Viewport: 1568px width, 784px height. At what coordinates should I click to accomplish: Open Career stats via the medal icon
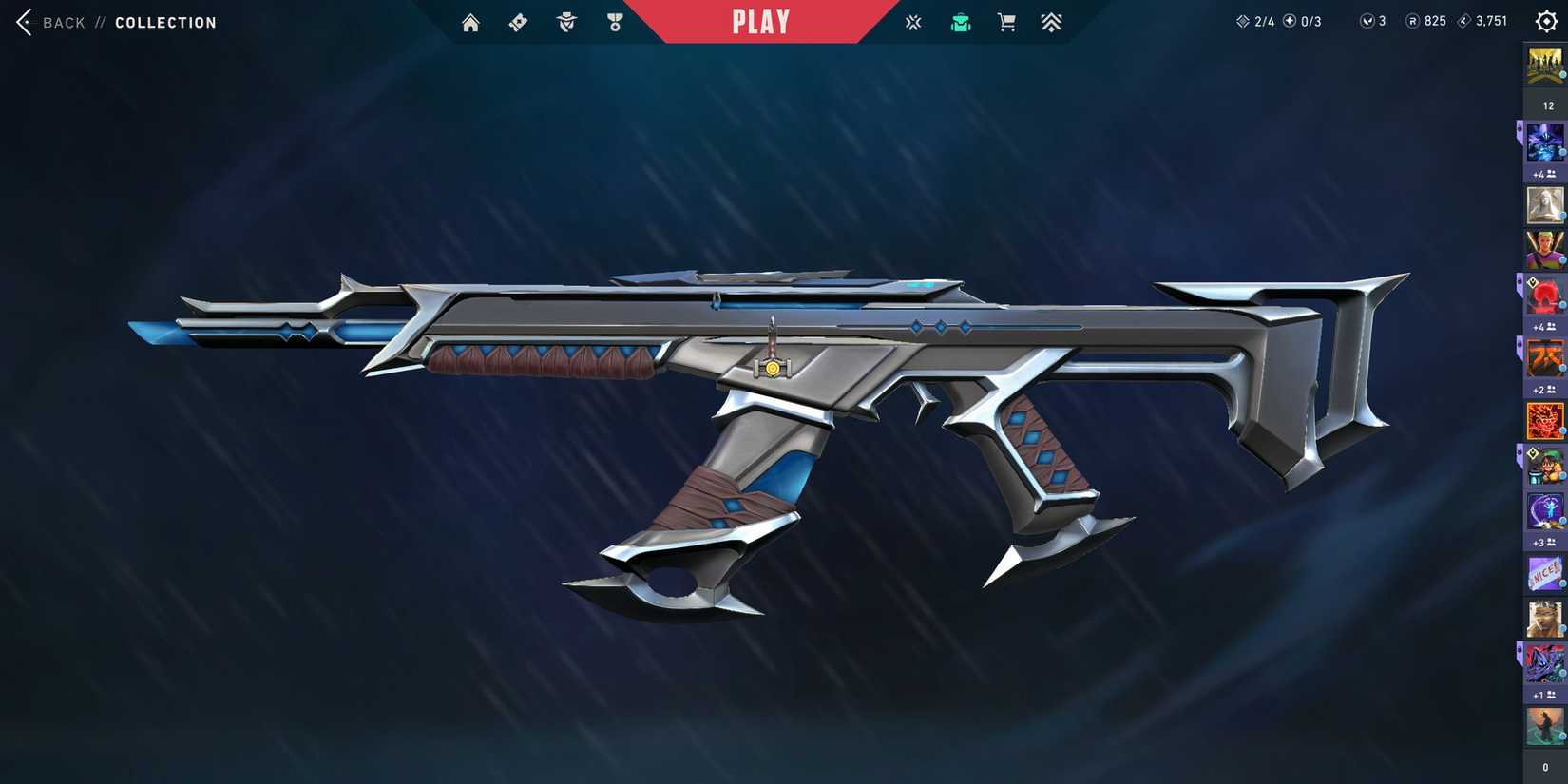coord(614,21)
